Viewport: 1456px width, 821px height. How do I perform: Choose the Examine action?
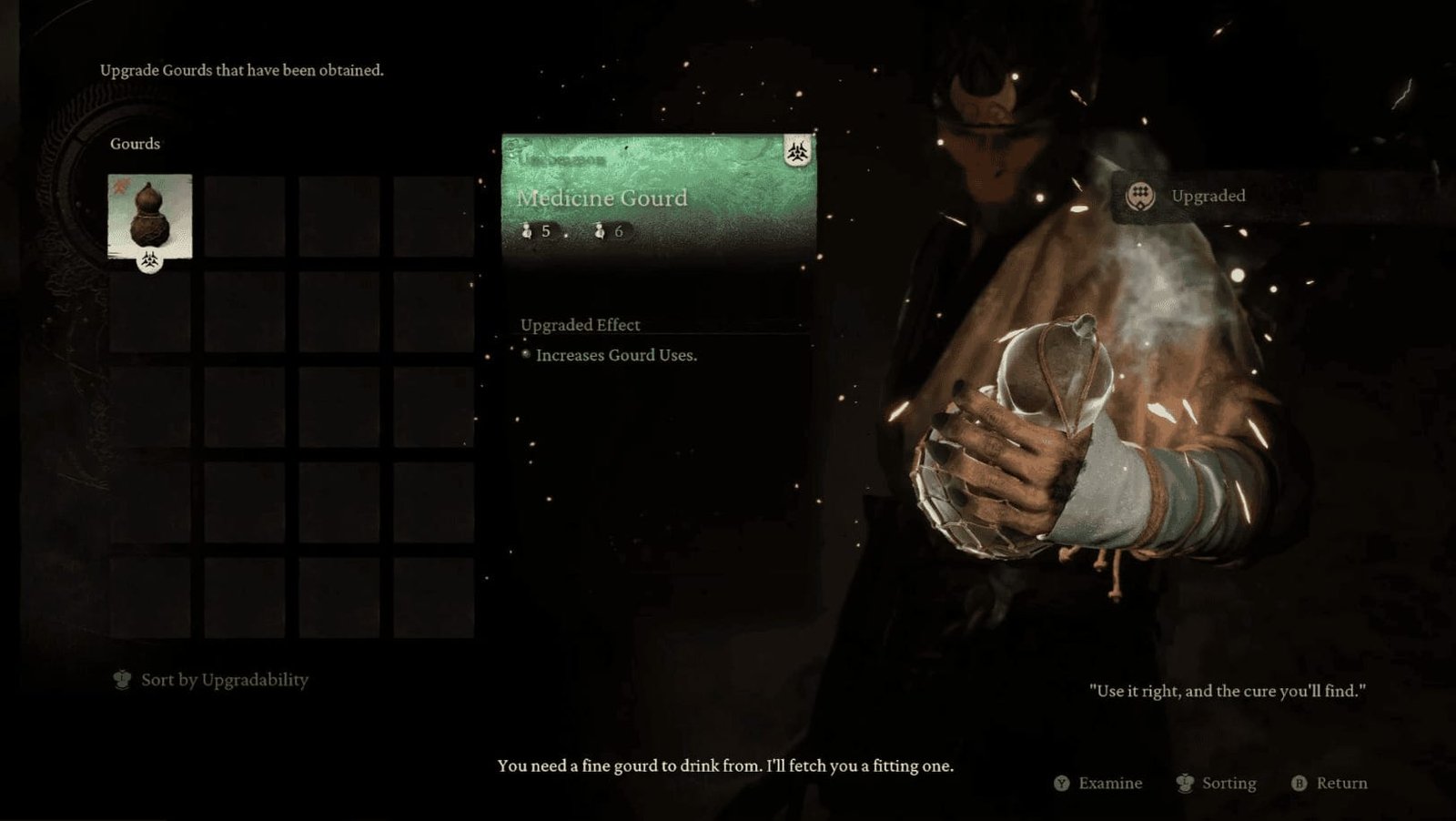pyautogui.click(x=1098, y=783)
